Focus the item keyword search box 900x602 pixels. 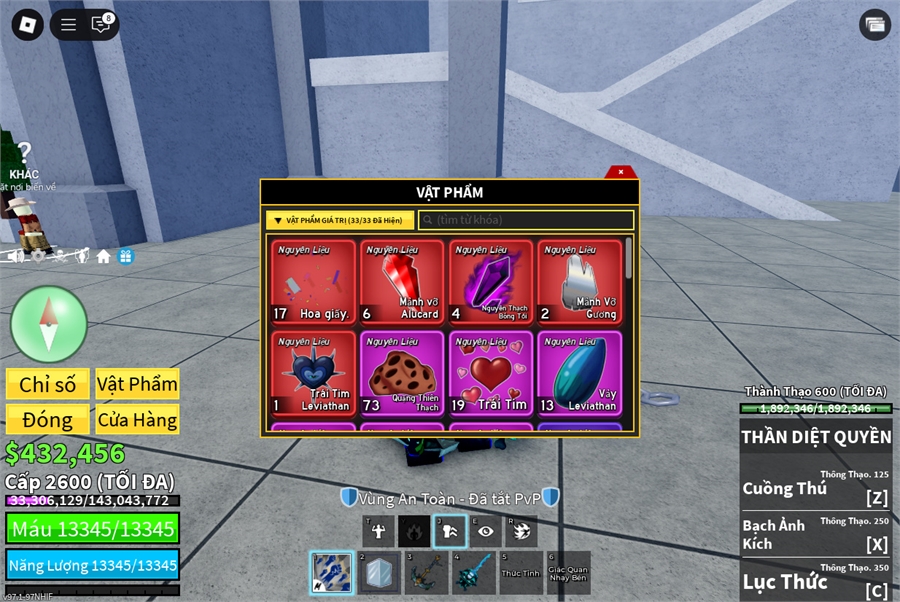click(526, 220)
